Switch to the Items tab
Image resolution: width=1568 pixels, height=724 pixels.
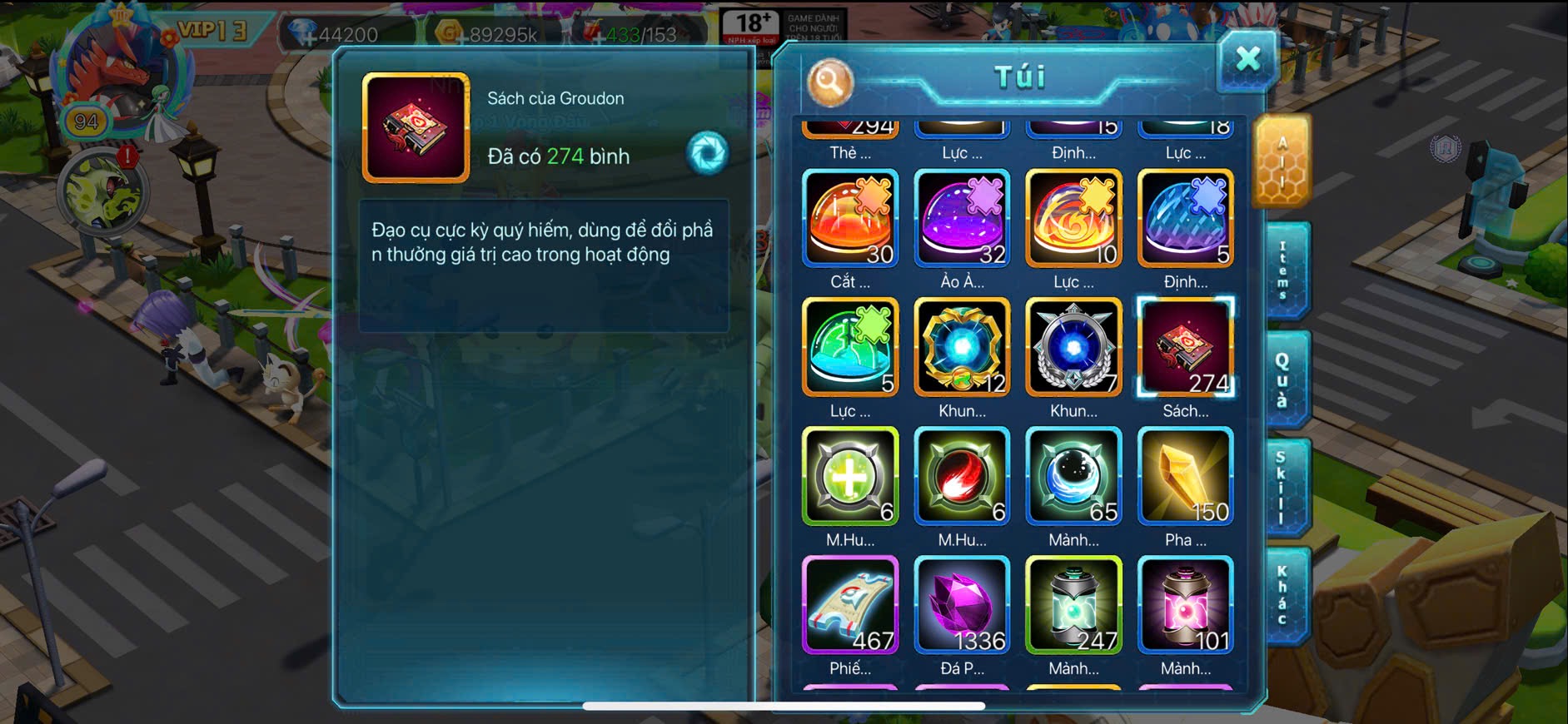tap(1283, 270)
